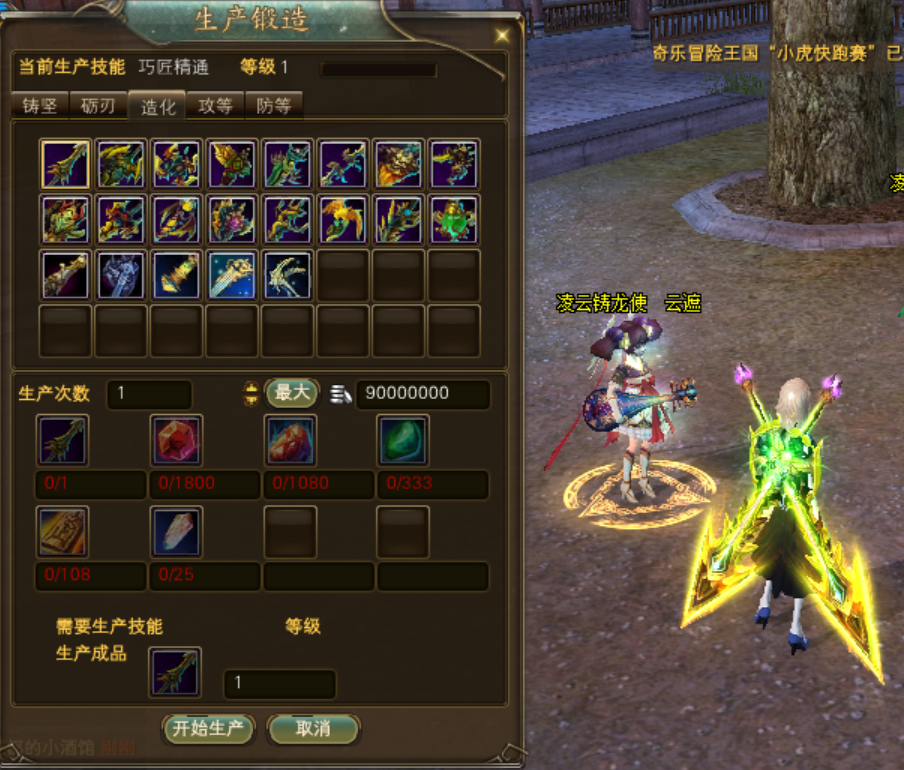904x770 pixels.
Task: Pick the silver-grey armor recipe icon
Action: (121, 275)
